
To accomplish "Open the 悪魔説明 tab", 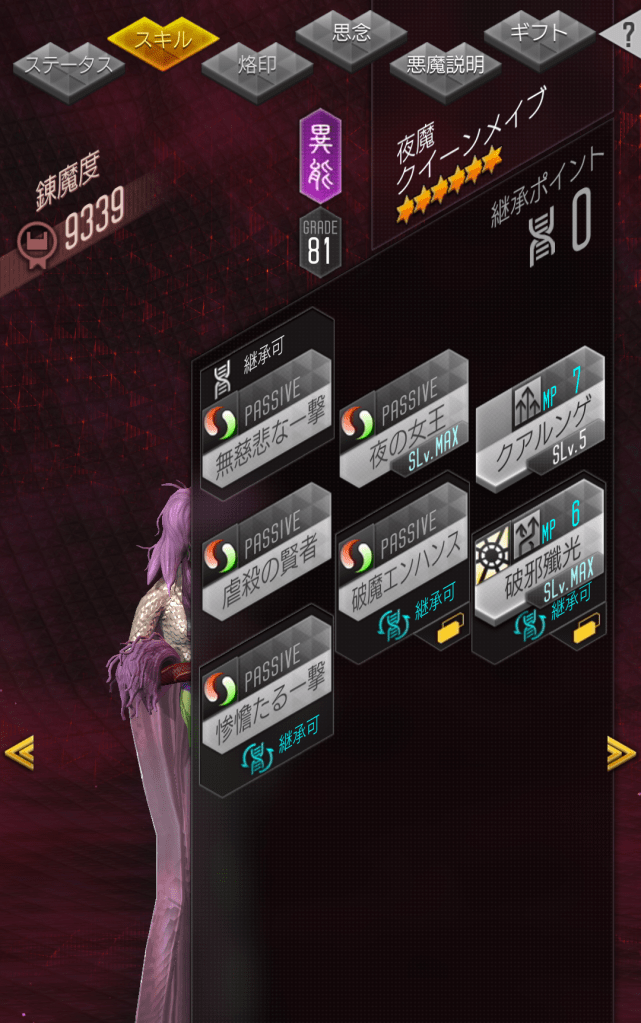I will (x=445, y=66).
